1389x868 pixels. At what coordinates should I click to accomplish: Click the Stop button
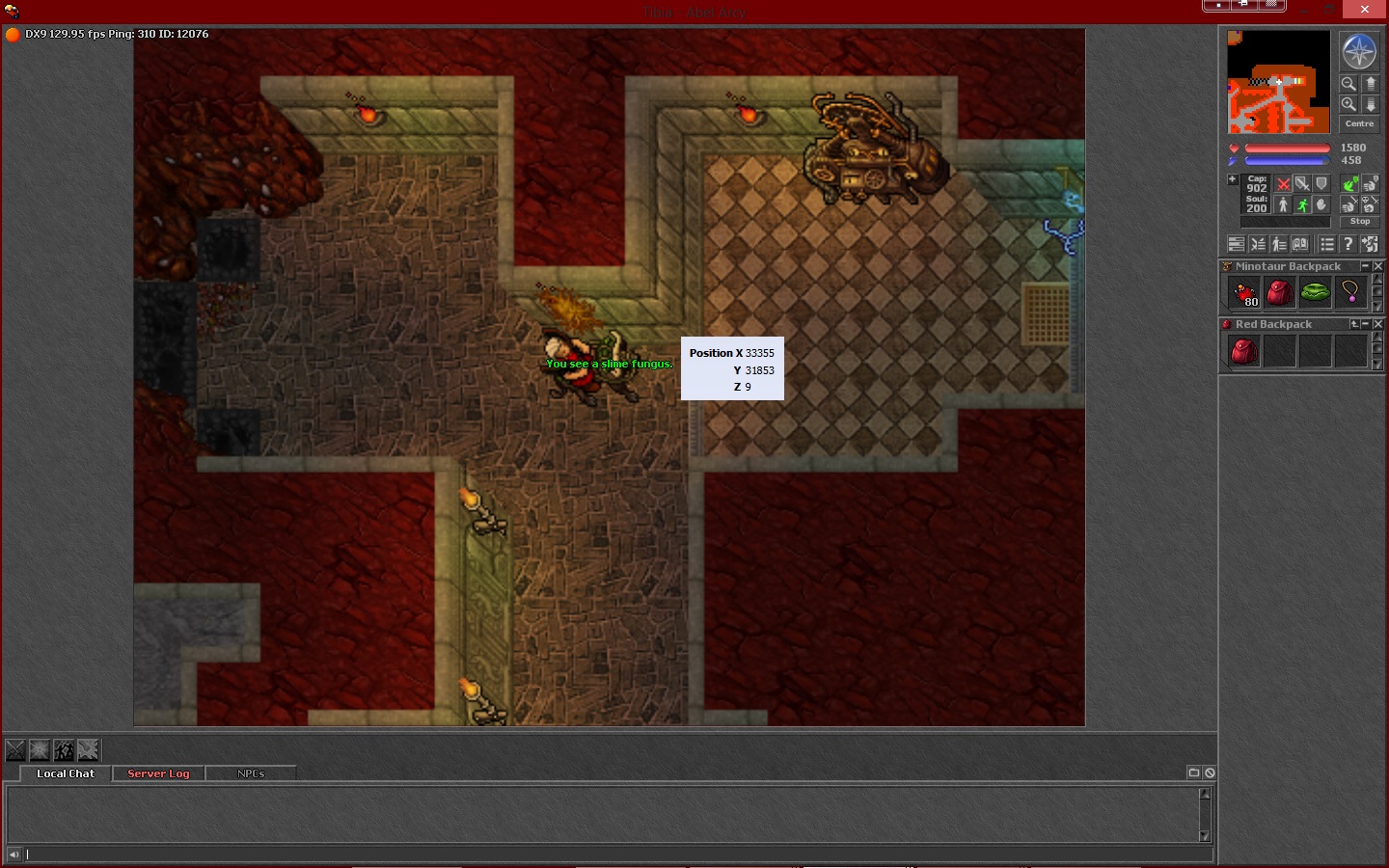click(x=1359, y=222)
